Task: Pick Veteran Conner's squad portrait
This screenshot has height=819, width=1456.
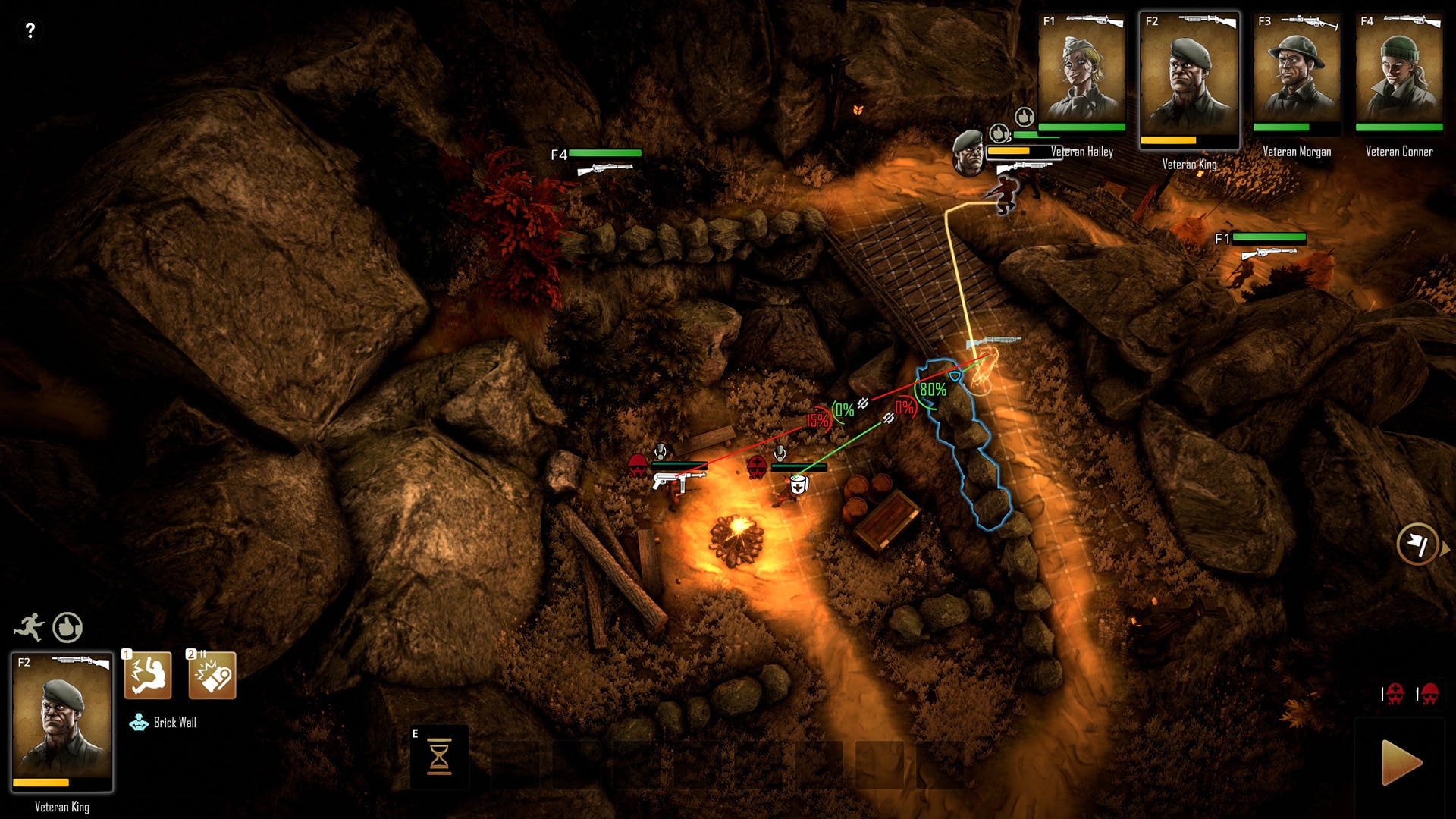Action: pos(1399,74)
